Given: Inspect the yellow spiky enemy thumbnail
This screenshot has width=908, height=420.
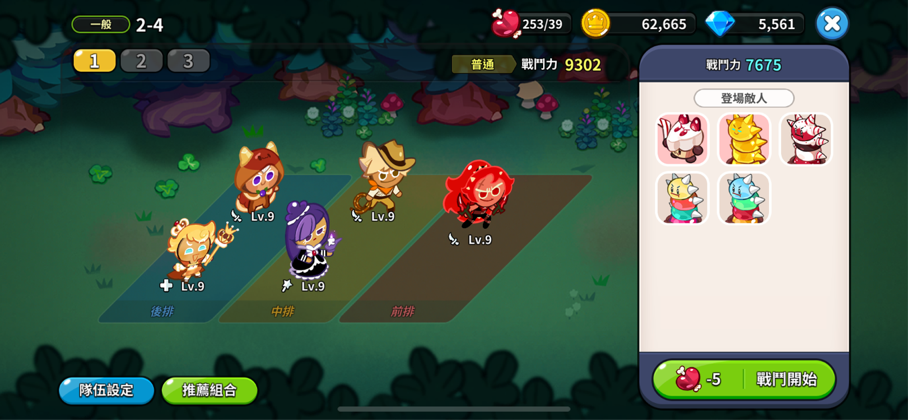Looking at the screenshot, I should pos(744,139).
